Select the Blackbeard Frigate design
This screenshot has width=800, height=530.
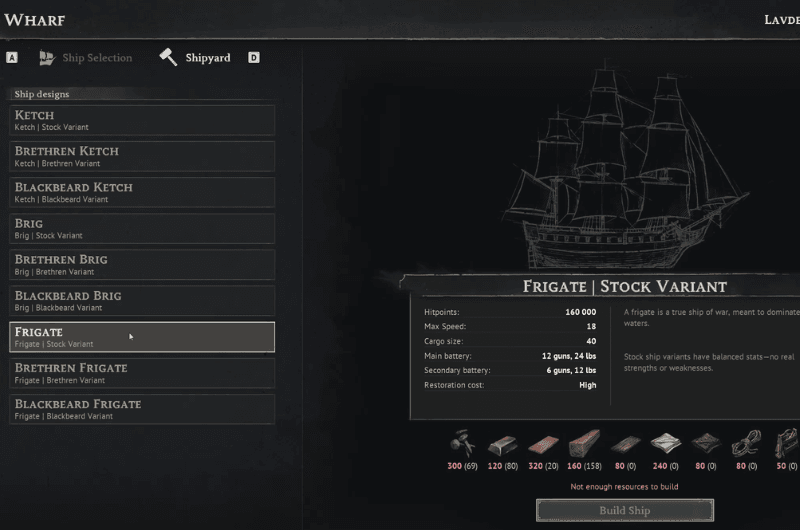pyautogui.click(x=142, y=409)
